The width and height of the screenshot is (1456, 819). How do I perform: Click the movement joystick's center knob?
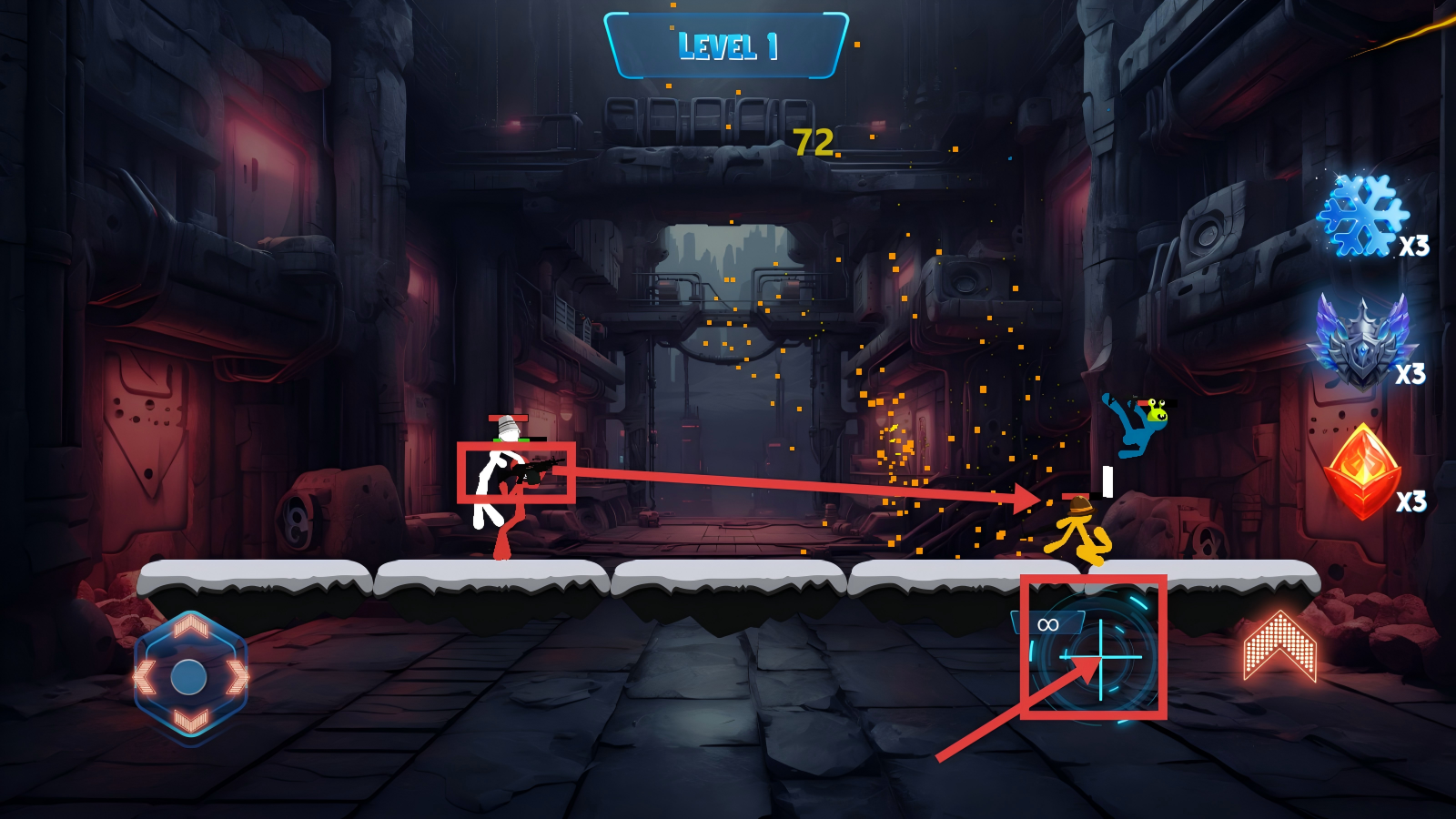tap(189, 677)
